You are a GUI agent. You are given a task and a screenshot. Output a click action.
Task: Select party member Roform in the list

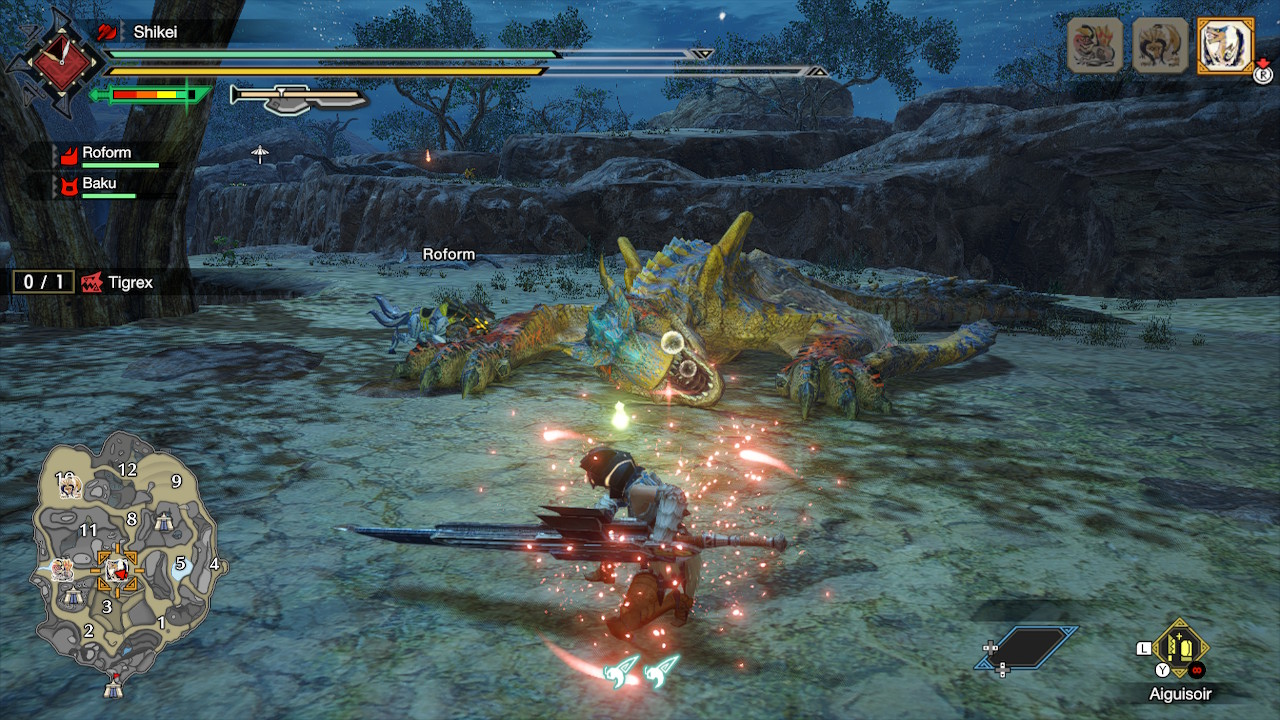[x=107, y=154]
